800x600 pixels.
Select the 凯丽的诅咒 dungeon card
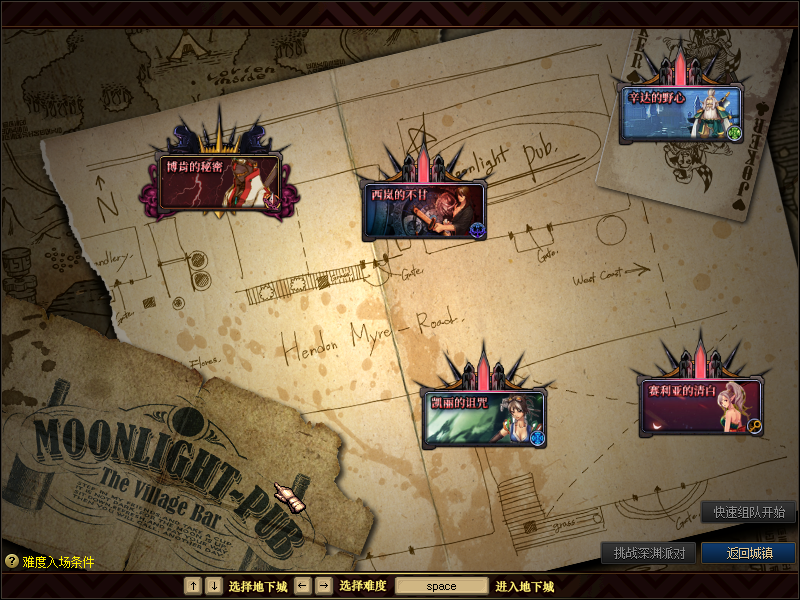pyautogui.click(x=484, y=417)
